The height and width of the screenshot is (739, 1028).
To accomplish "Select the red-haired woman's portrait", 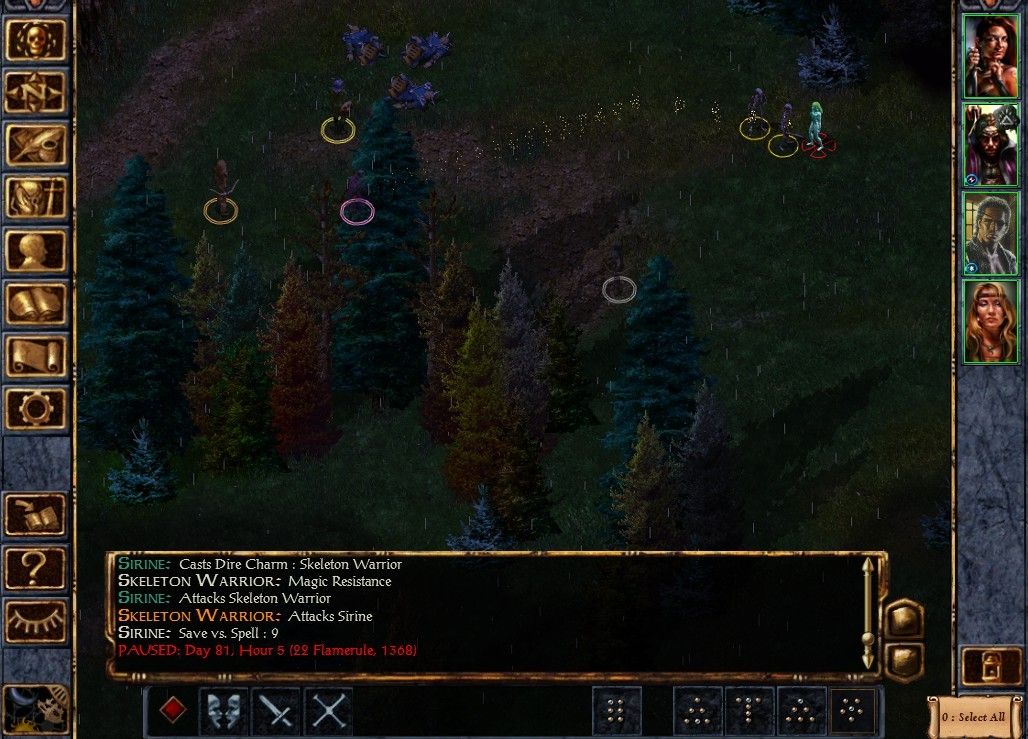I will tap(990, 56).
